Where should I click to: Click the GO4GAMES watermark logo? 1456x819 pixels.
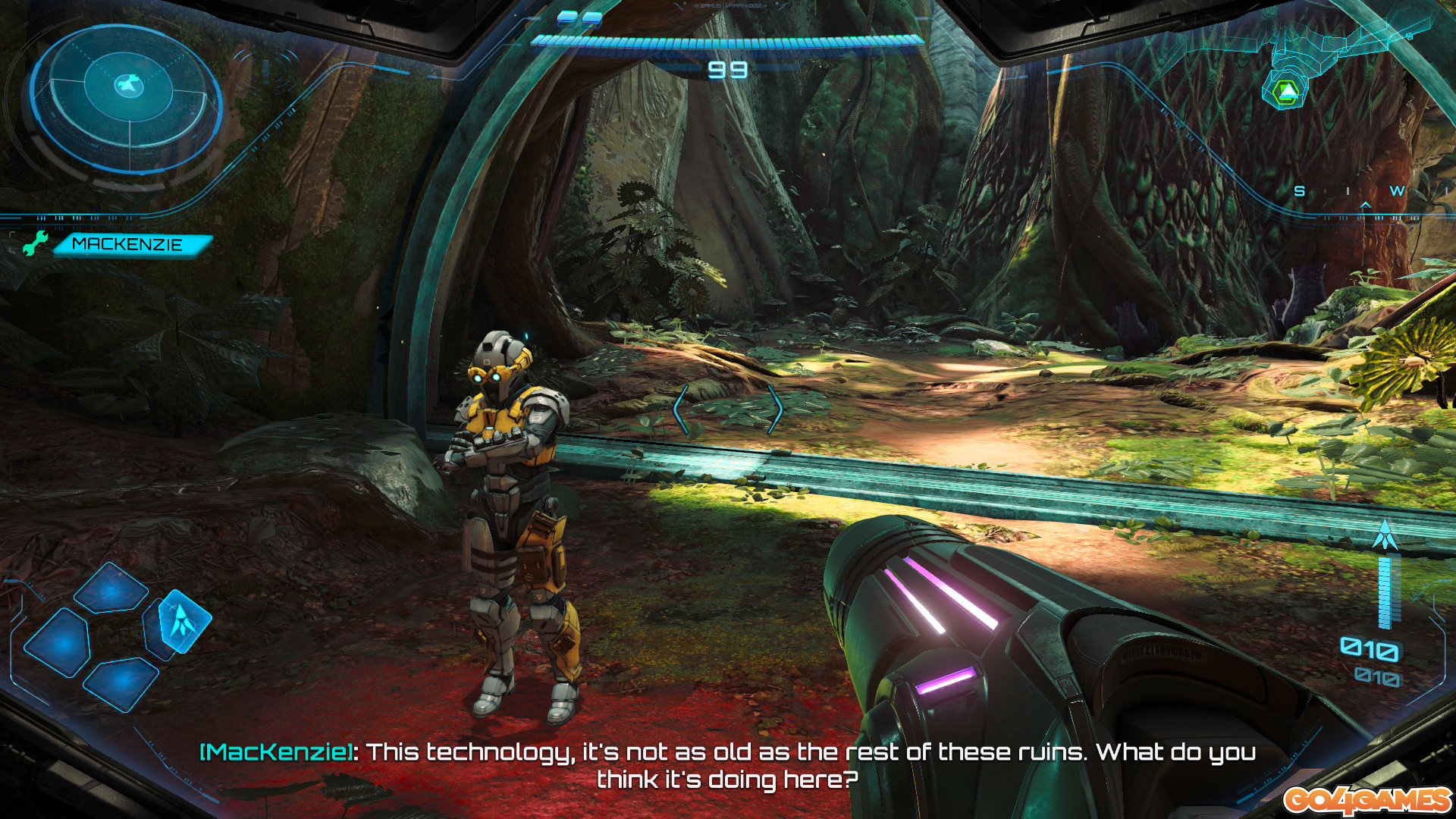click(1367, 799)
